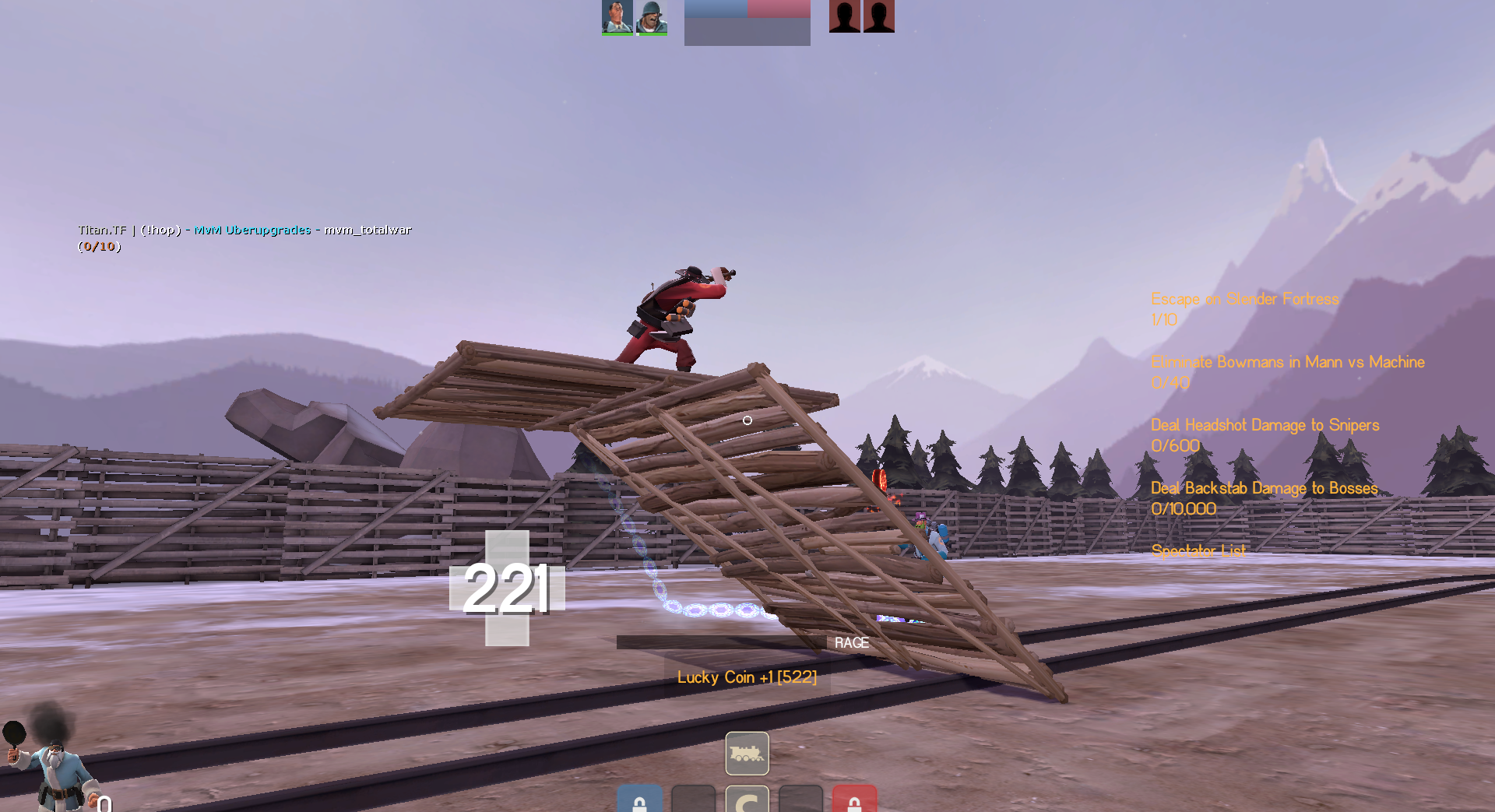Click the Medic player portrait
Screen dimensions: 1495x812
pos(617,16)
